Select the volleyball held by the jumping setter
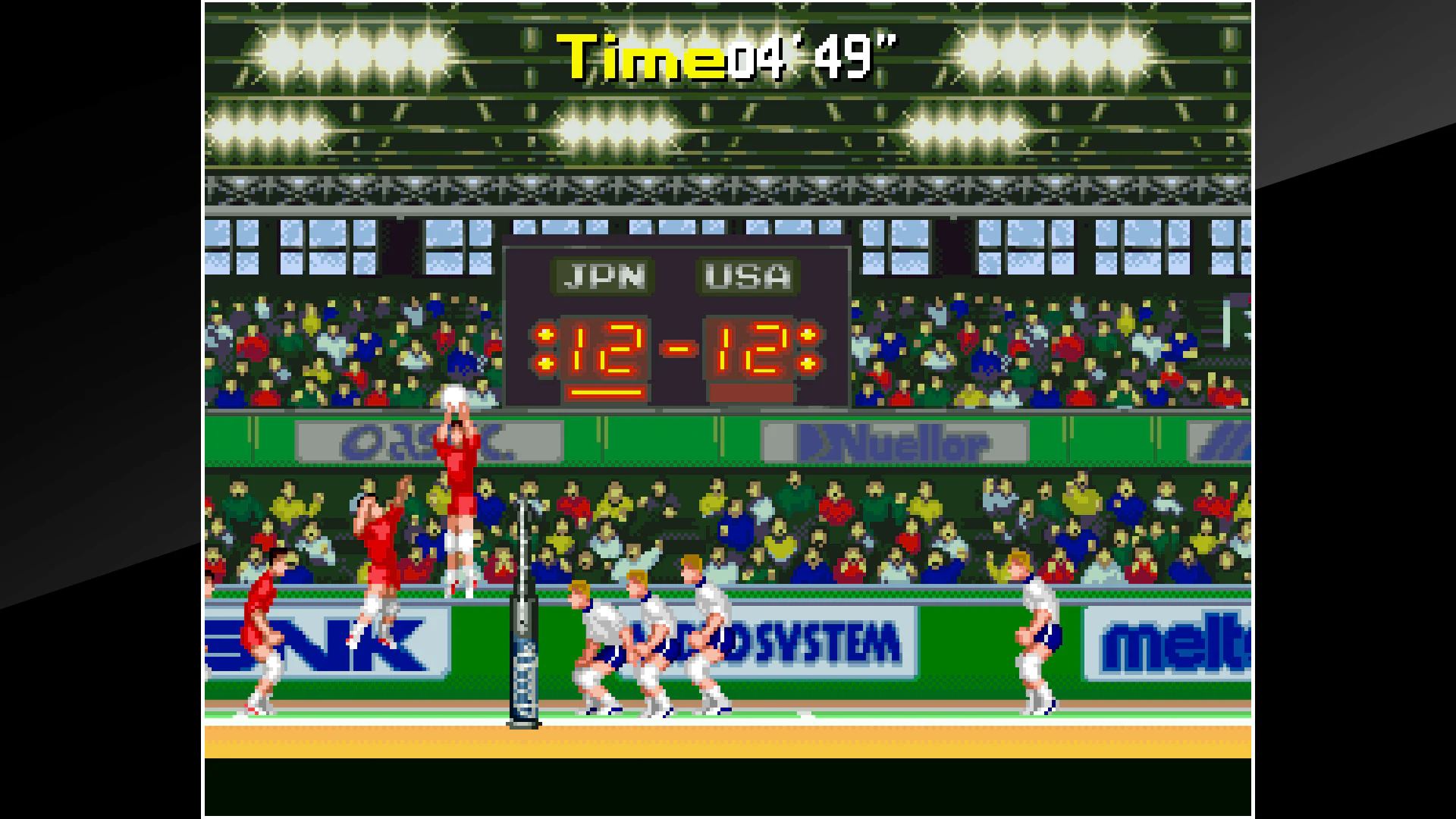 [x=453, y=395]
